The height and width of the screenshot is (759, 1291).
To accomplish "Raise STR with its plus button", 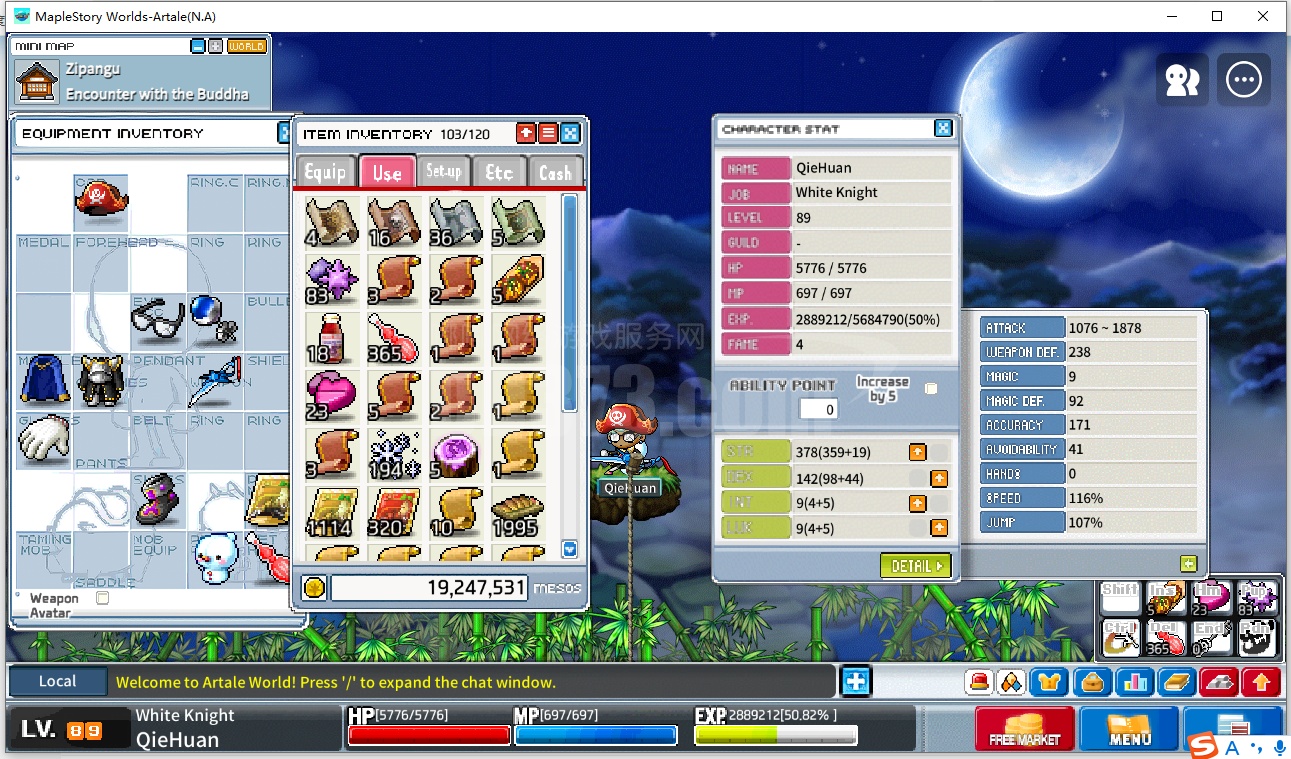I will click(x=917, y=453).
